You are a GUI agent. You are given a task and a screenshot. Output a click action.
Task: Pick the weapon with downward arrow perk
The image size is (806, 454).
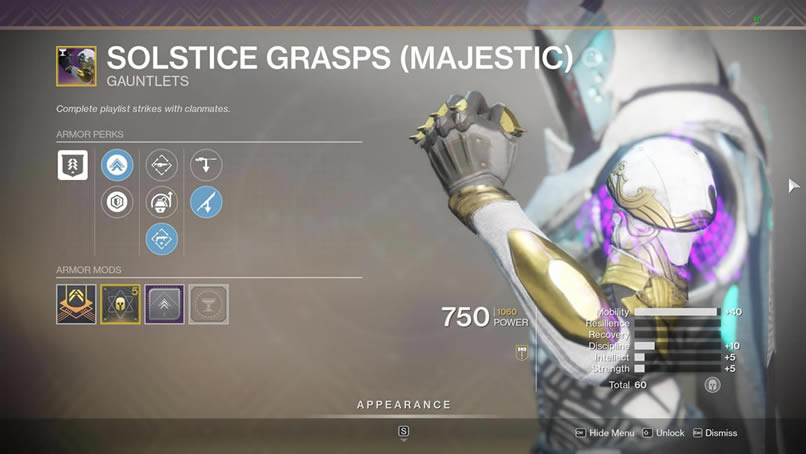[x=206, y=165]
